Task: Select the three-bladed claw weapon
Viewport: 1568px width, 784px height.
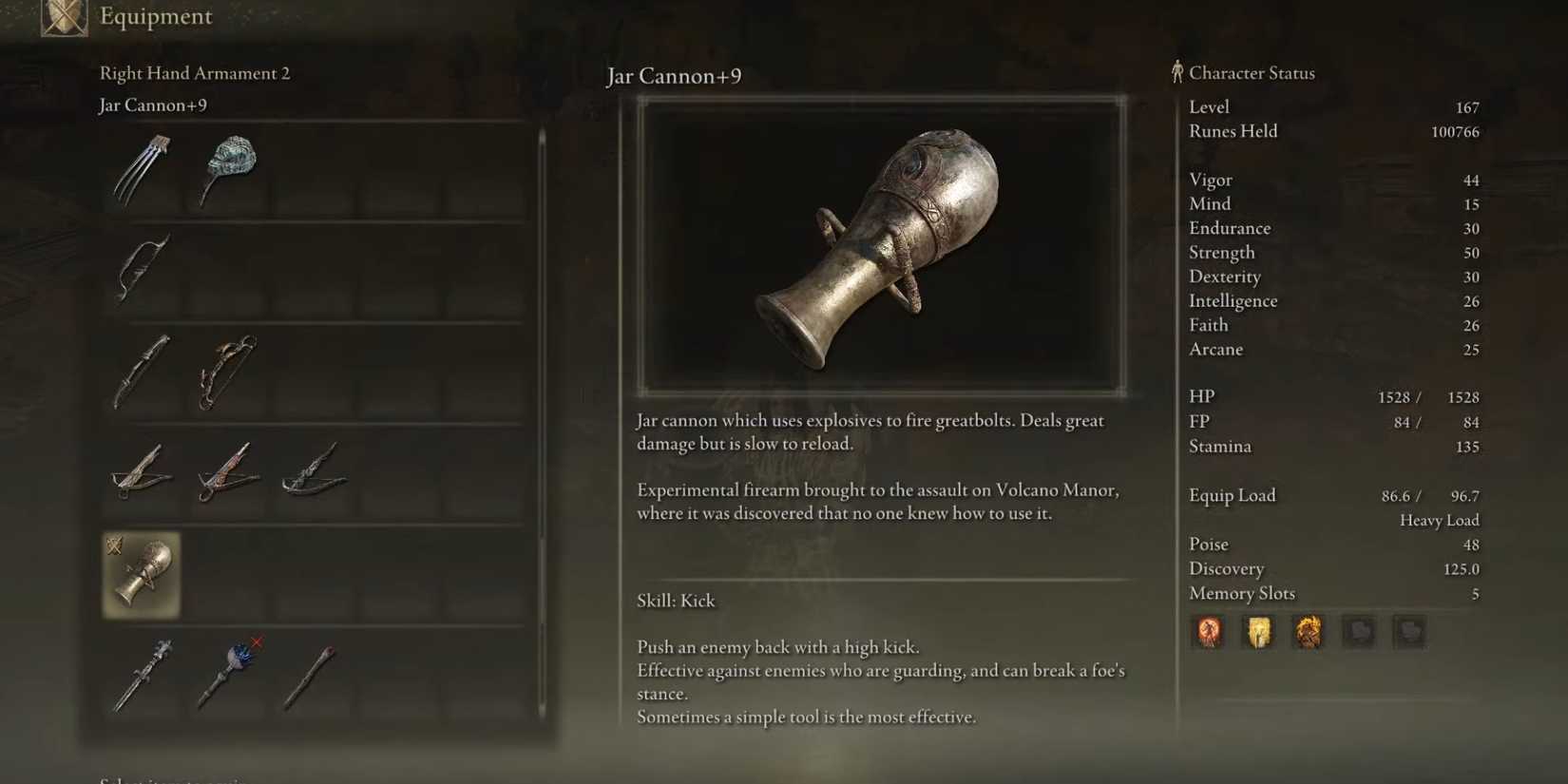Action: (142, 170)
